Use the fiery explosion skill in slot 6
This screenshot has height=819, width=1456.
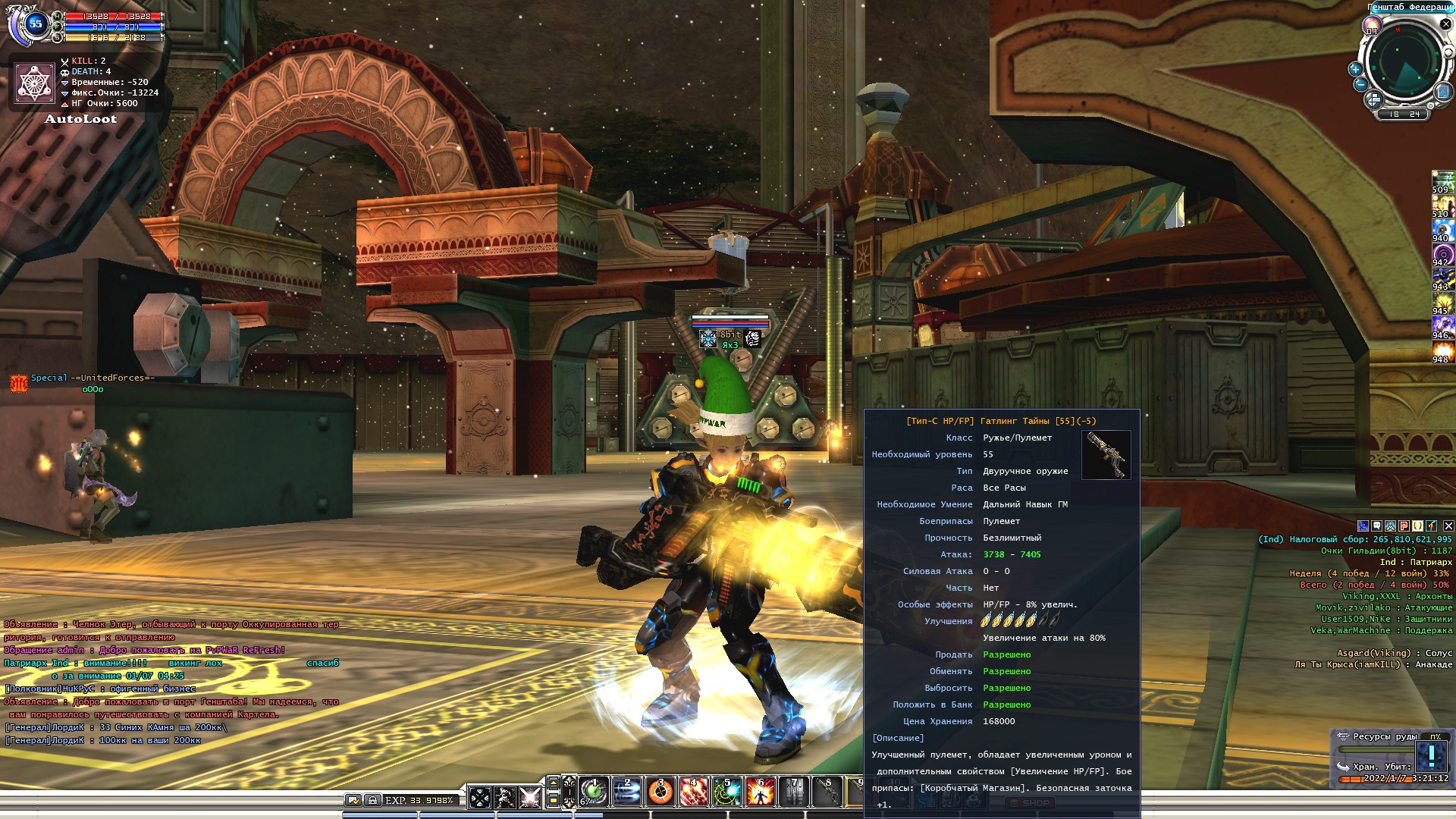click(x=761, y=792)
